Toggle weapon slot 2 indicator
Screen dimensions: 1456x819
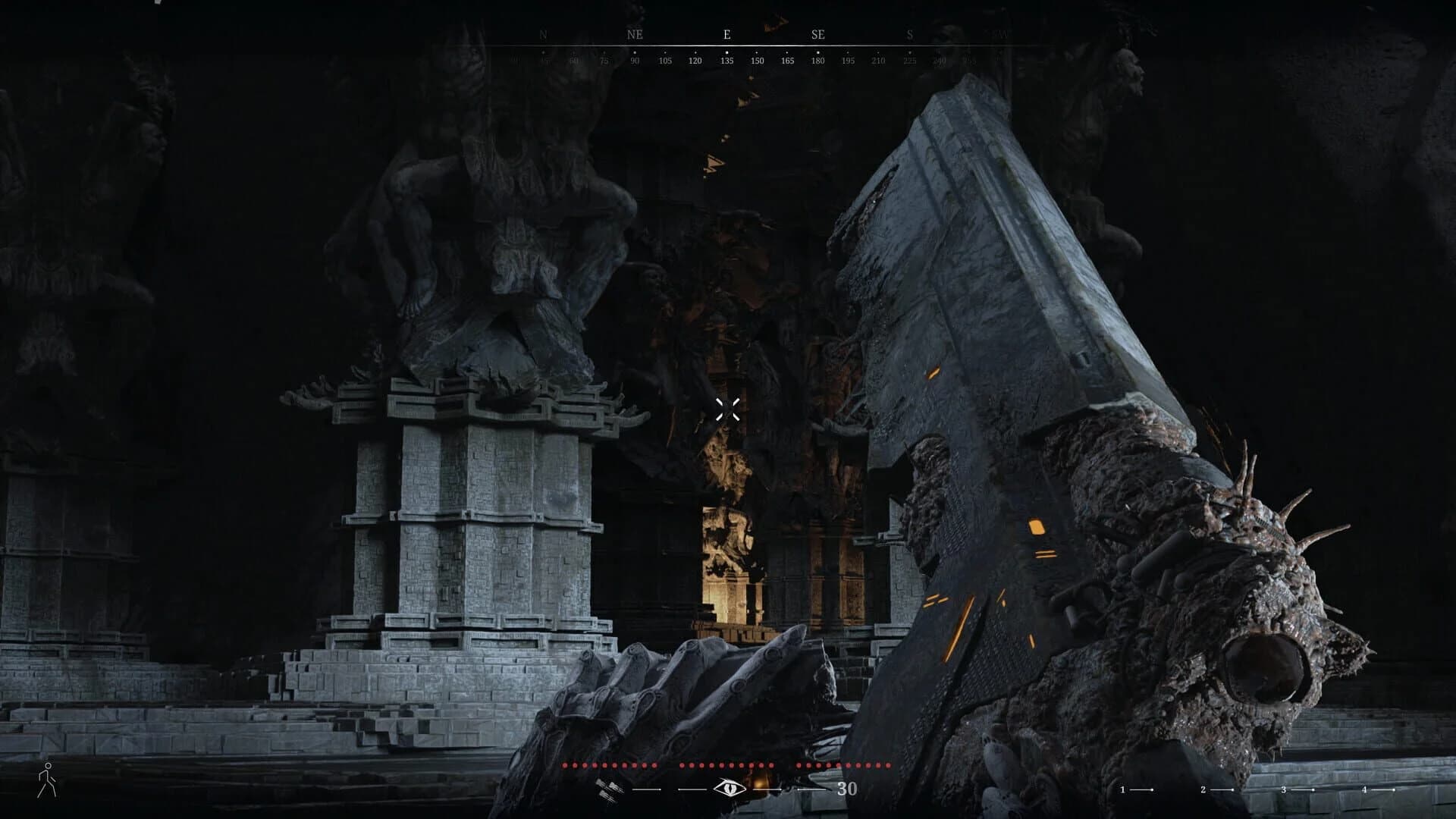tap(1203, 789)
